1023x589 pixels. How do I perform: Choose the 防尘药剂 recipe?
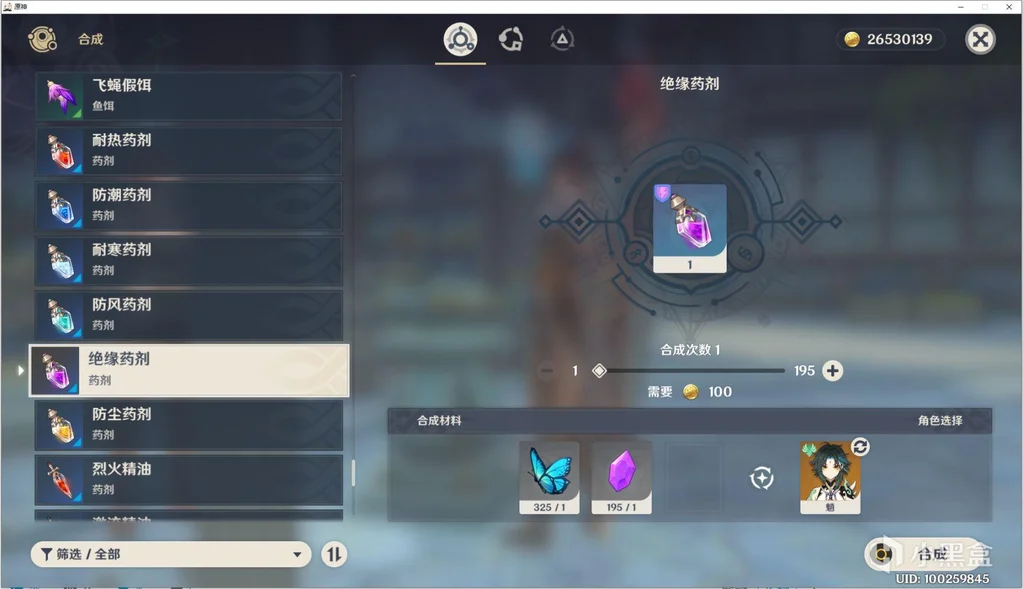tap(188, 424)
